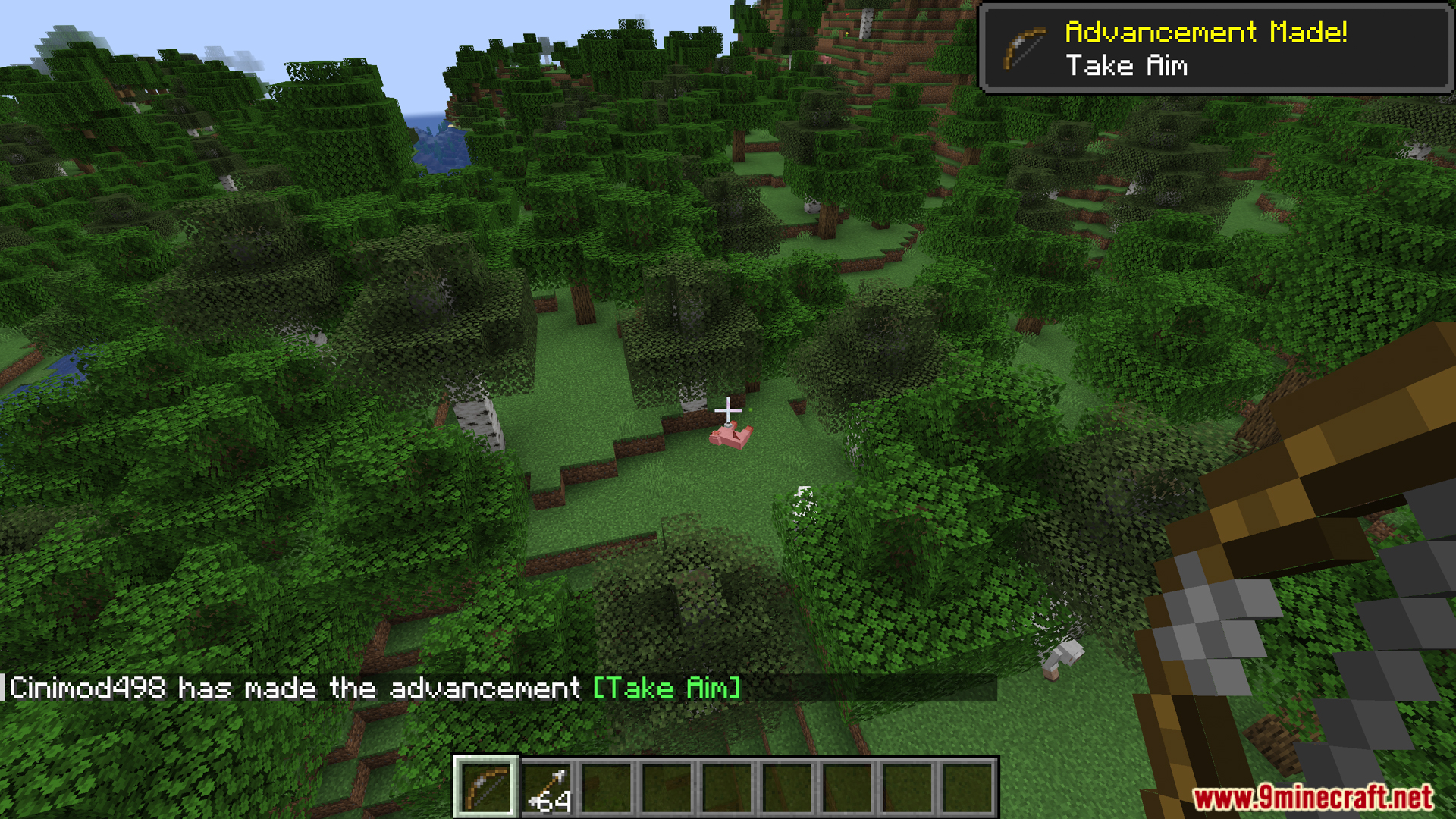Select the bow hotbar slot
Screen dimensions: 1456x819
(x=486, y=787)
